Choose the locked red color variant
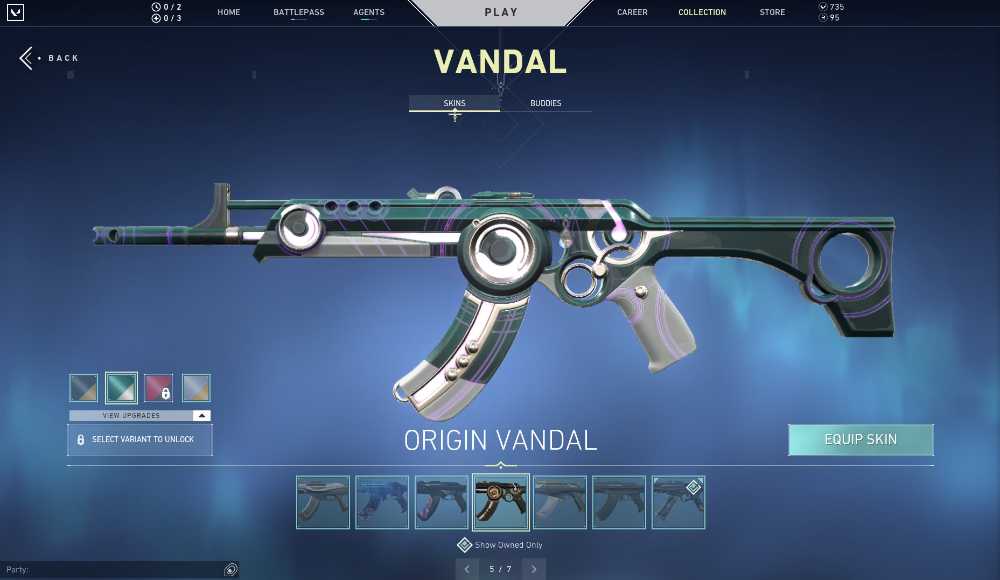Screen dimensions: 1000x580 (158, 388)
